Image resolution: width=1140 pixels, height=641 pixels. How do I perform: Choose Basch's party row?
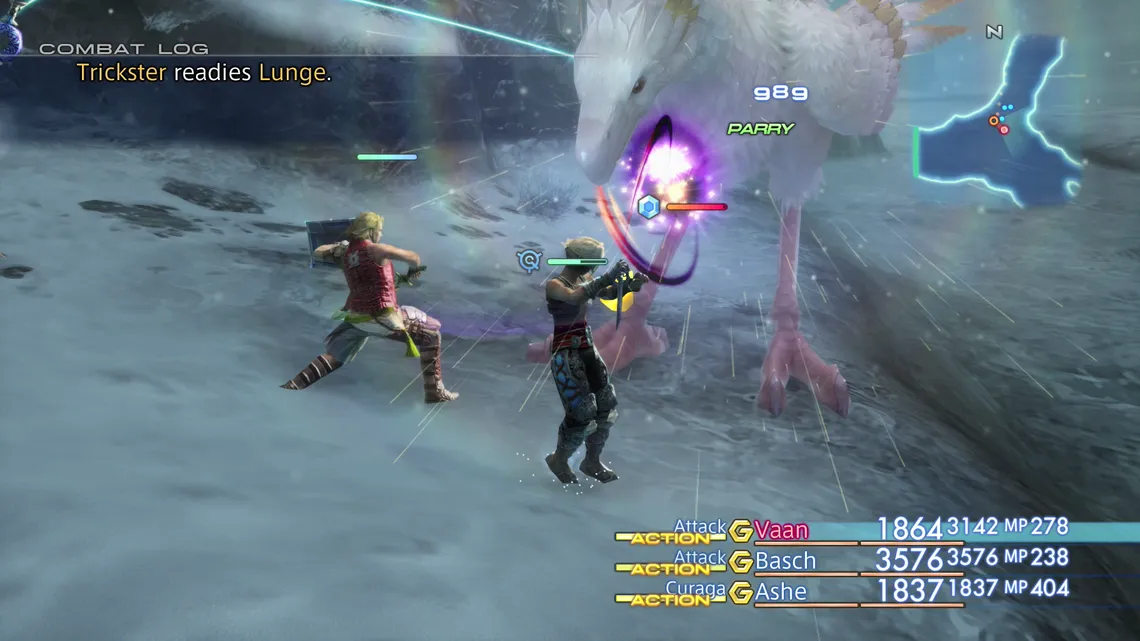point(785,561)
